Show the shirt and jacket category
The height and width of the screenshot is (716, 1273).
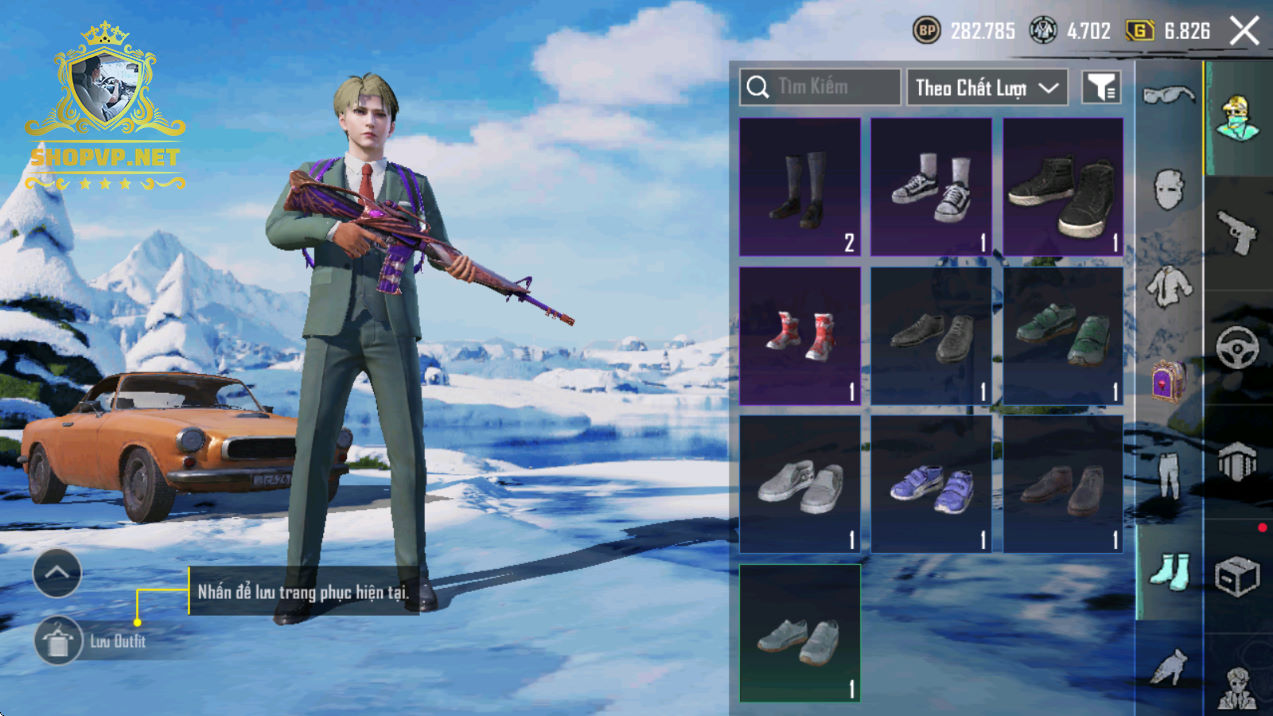click(x=1168, y=287)
